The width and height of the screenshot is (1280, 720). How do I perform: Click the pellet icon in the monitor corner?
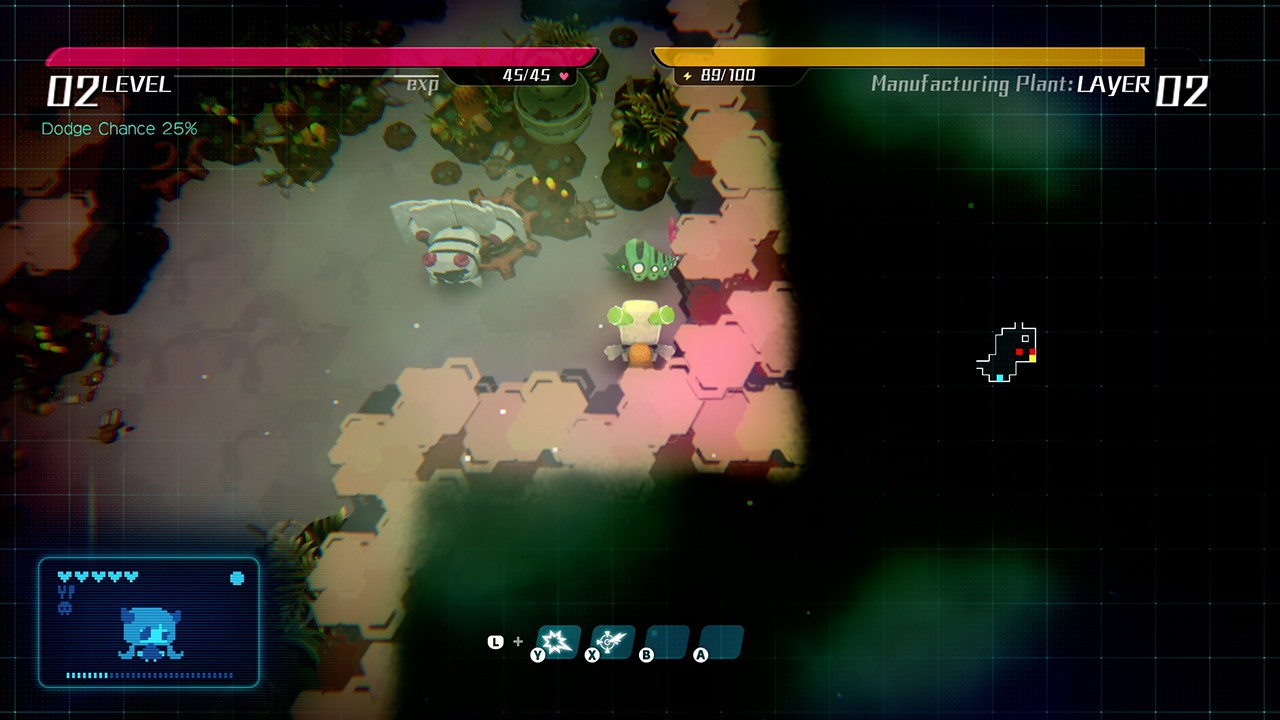click(x=236, y=578)
